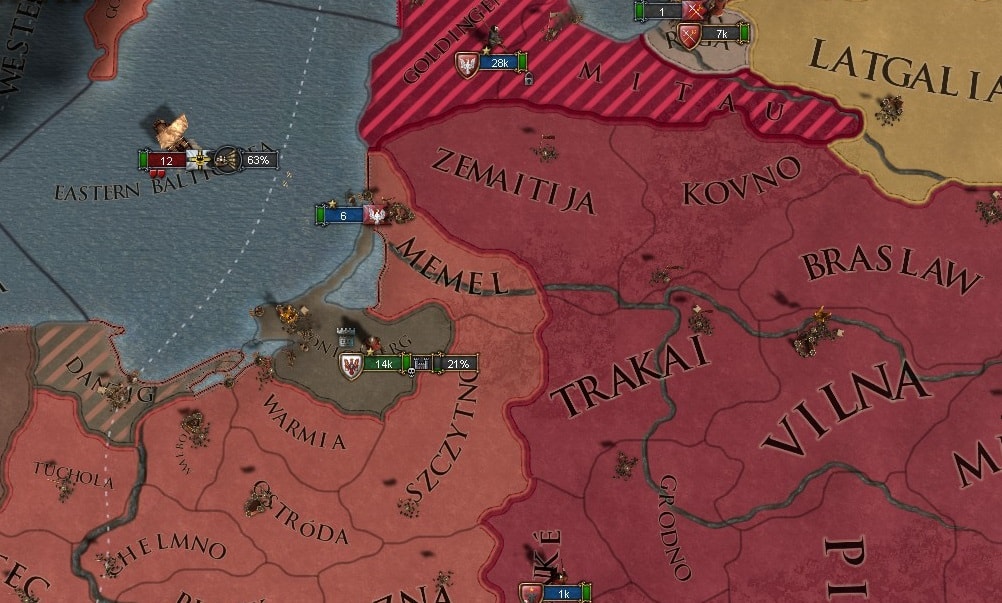Select the 14k army besieging Königsberg

(383, 363)
